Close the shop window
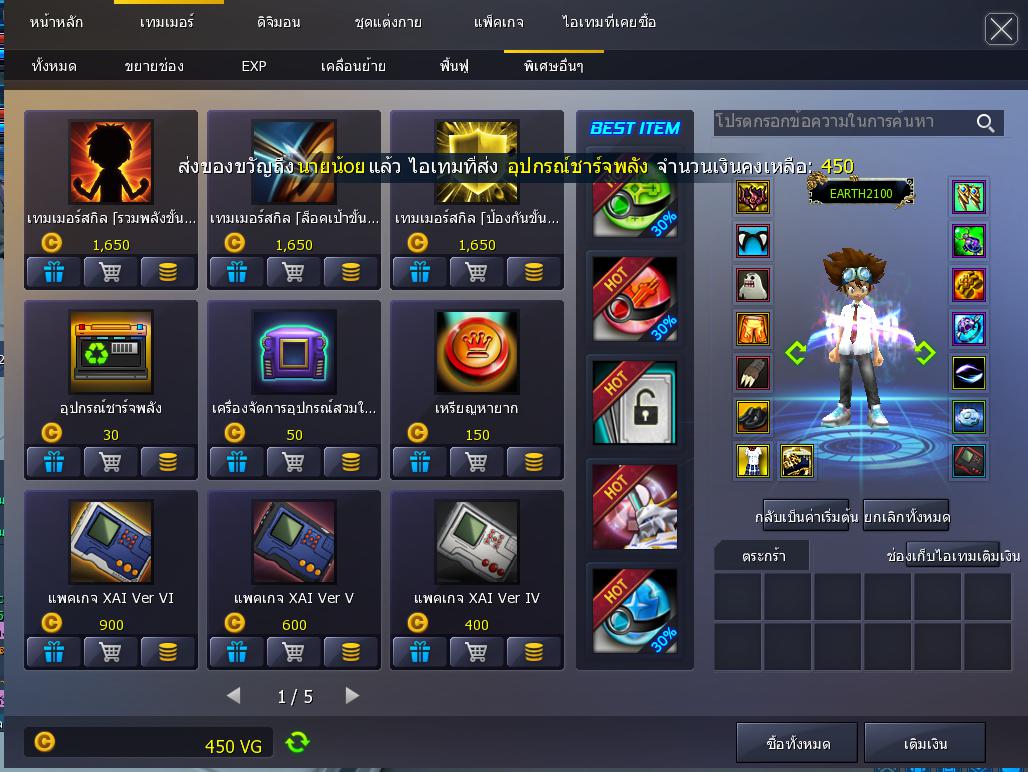The width and height of the screenshot is (1028, 772). 1001,29
